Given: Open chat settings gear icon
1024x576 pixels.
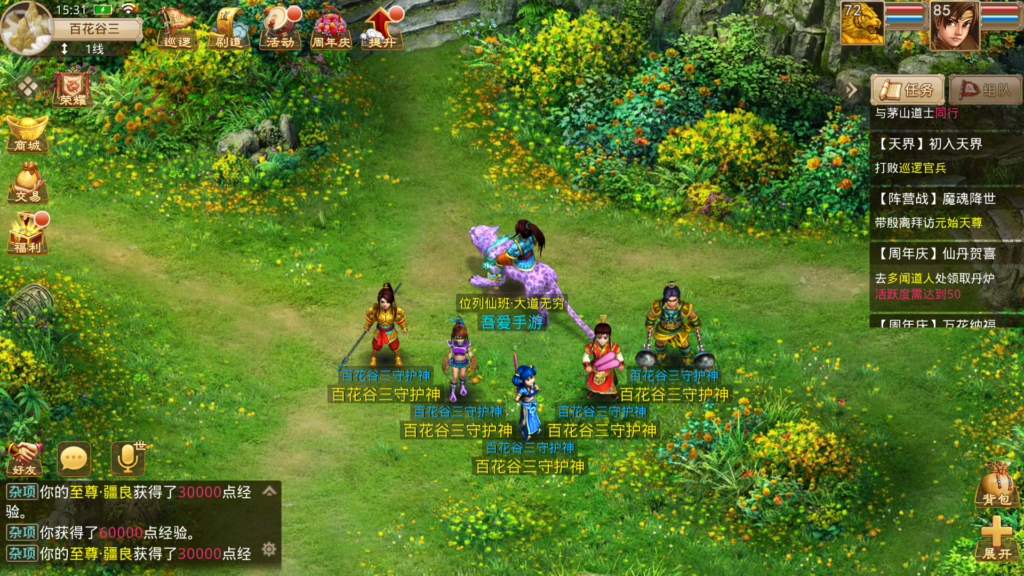Looking at the screenshot, I should (268, 549).
